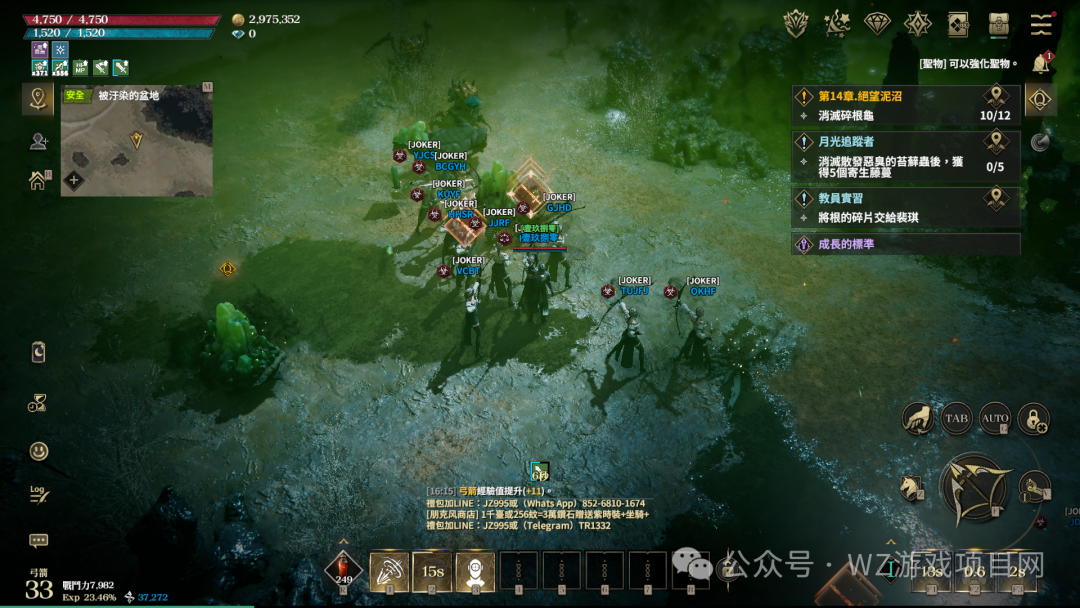Viewport: 1080px width, 608px height.
Task: Click the notification bell
Action: tap(1041, 64)
